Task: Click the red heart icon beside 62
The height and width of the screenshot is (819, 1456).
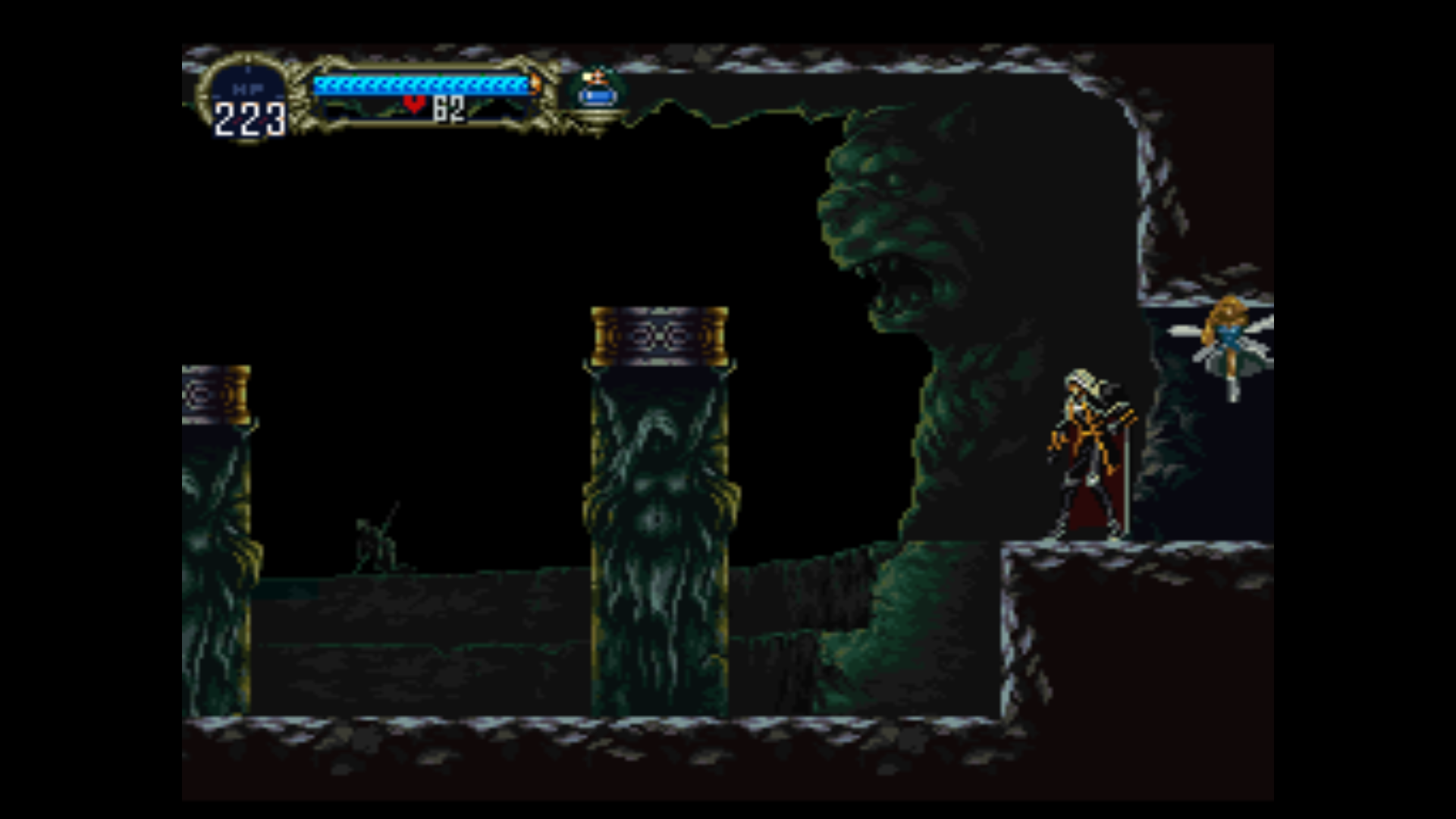Action: 416,106
